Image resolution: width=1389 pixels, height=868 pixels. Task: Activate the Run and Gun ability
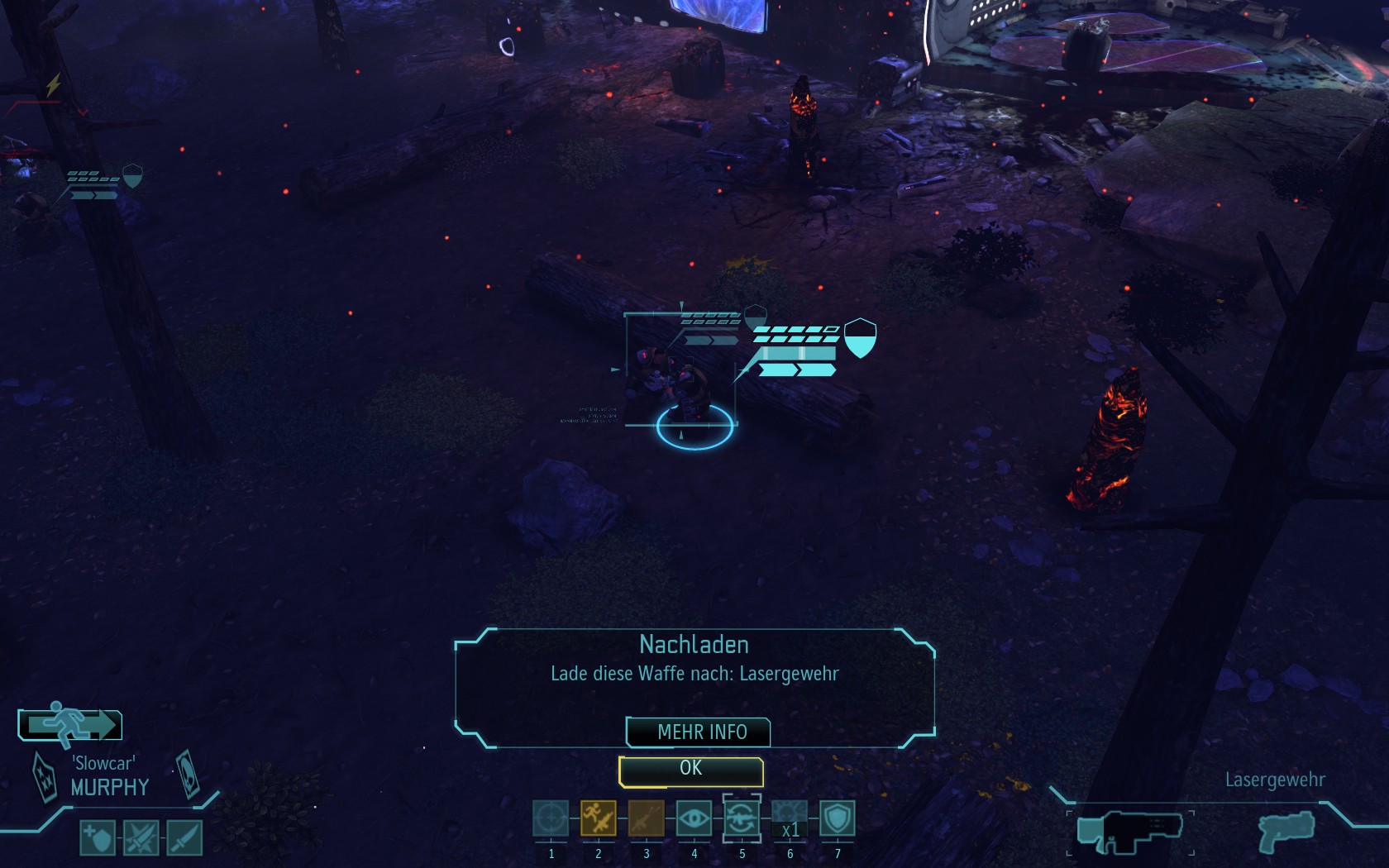[599, 819]
